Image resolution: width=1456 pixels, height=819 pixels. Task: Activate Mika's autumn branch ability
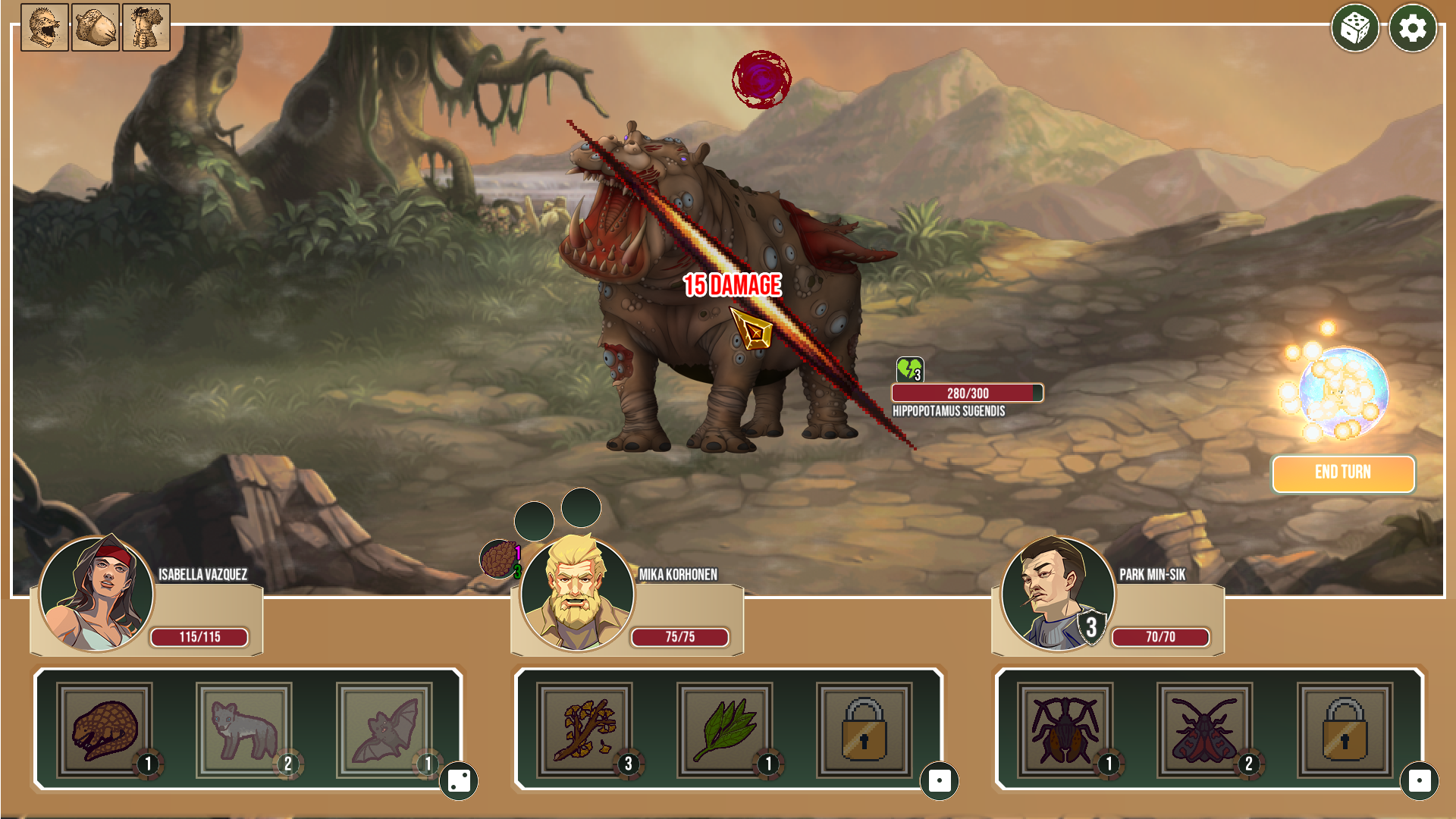point(585,730)
